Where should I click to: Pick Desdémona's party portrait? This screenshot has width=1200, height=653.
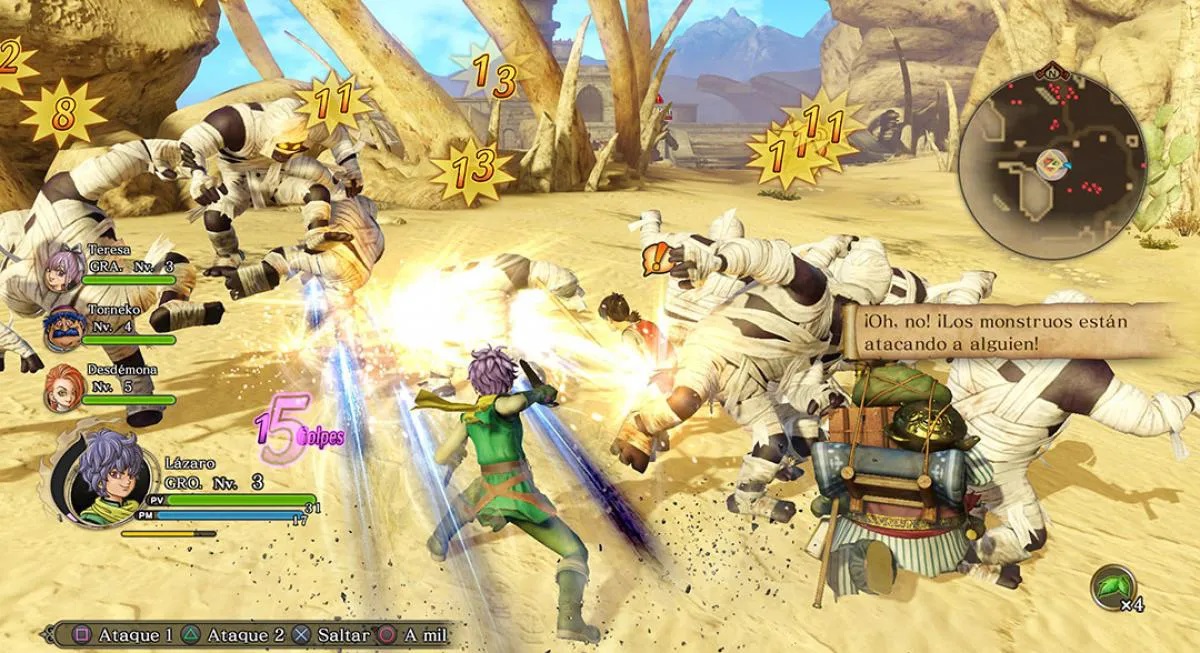63,388
